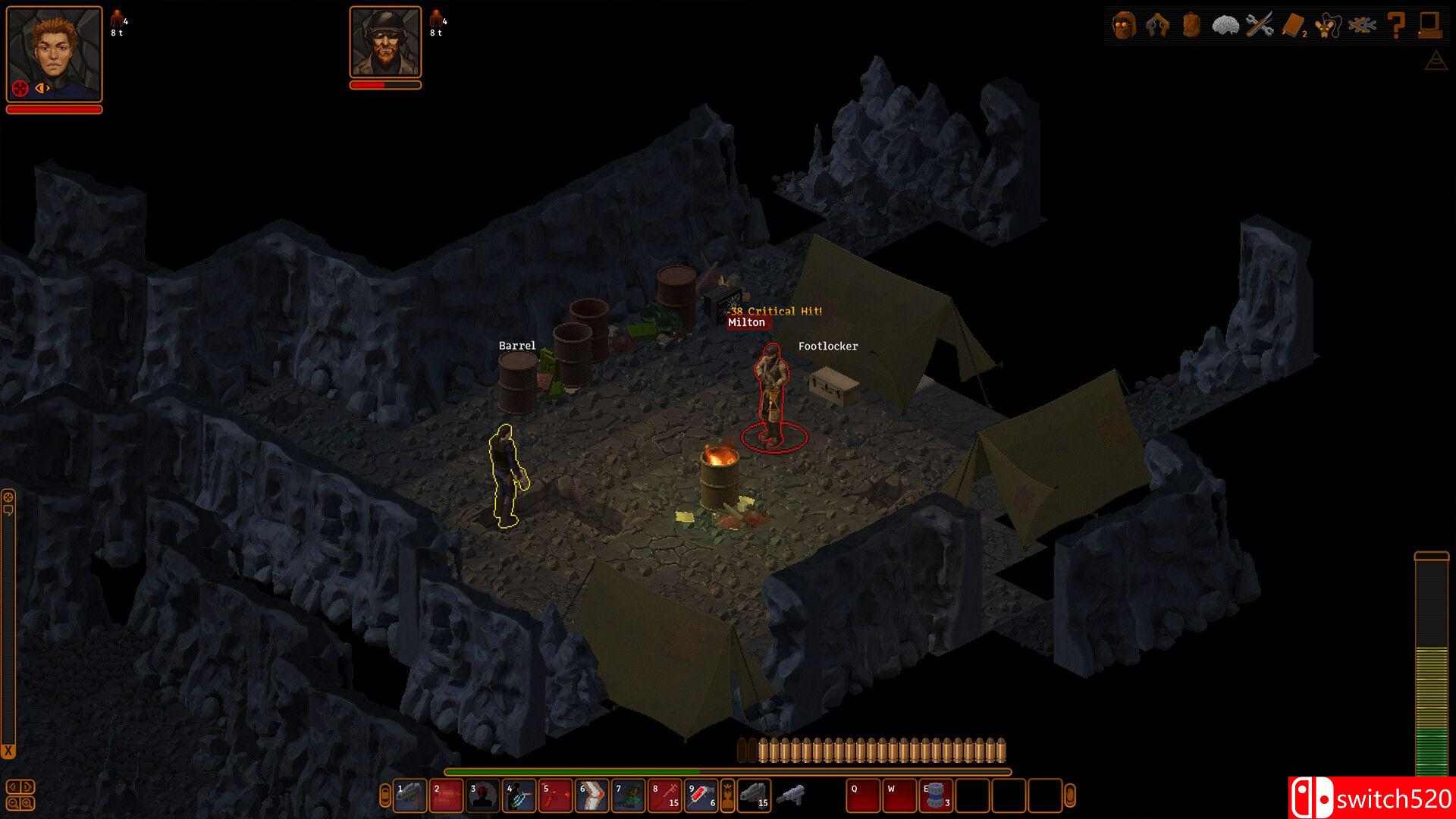
Task: Toggle the red combat icon on the portrait
Action: coord(20,89)
